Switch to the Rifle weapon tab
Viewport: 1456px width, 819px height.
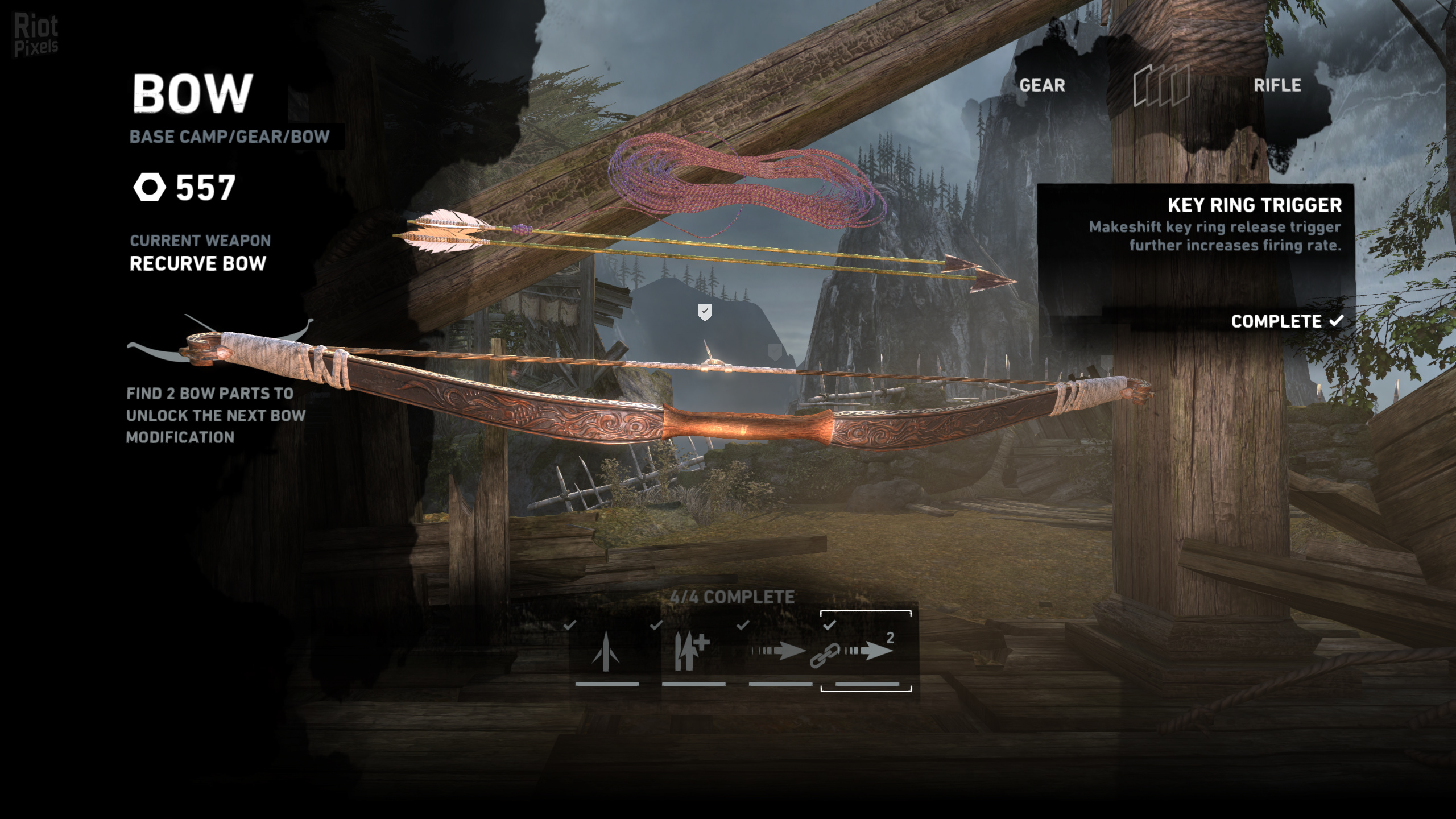click(1277, 85)
